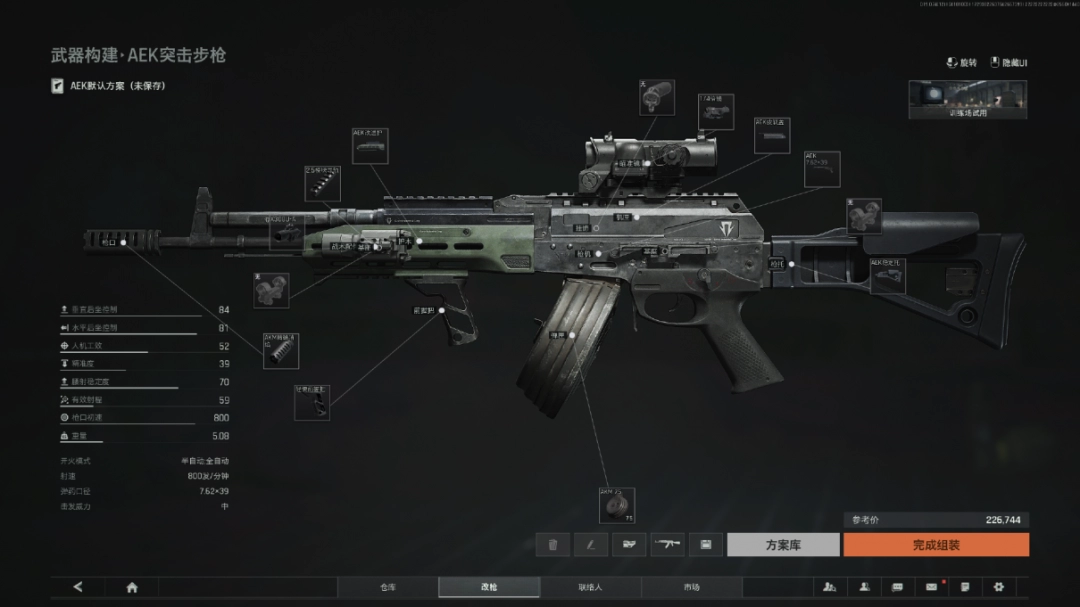This screenshot has width=1080, height=607.
Task: Select the 改枪 gunsmith tab
Action: click(x=489, y=587)
